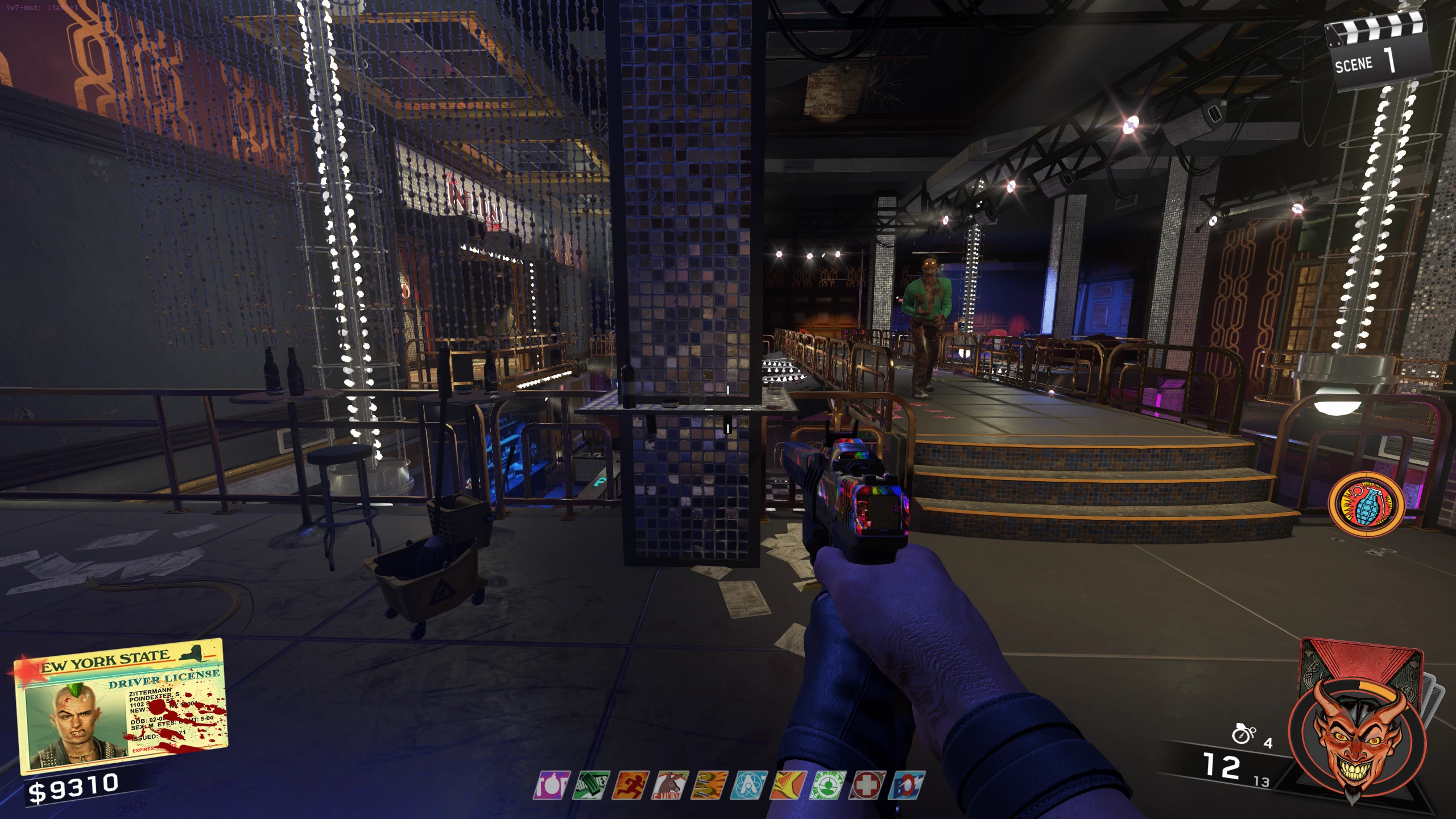Click the Deadeye Dewdrops crosshair perk icon

click(x=828, y=785)
